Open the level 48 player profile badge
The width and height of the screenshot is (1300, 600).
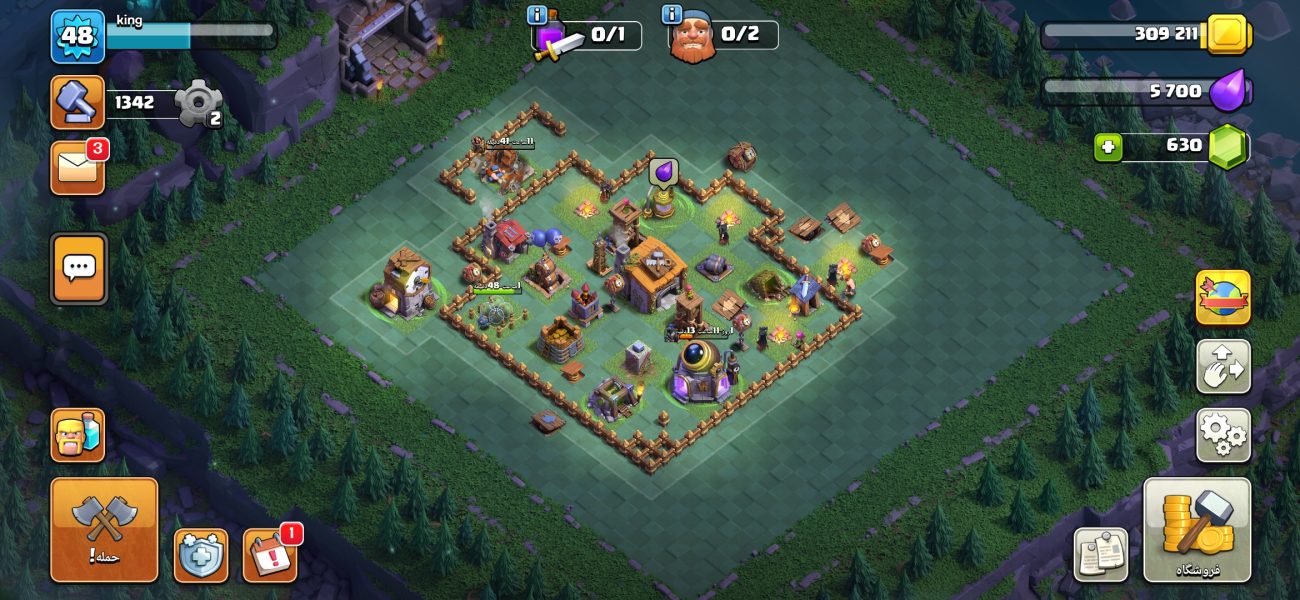coord(78,36)
